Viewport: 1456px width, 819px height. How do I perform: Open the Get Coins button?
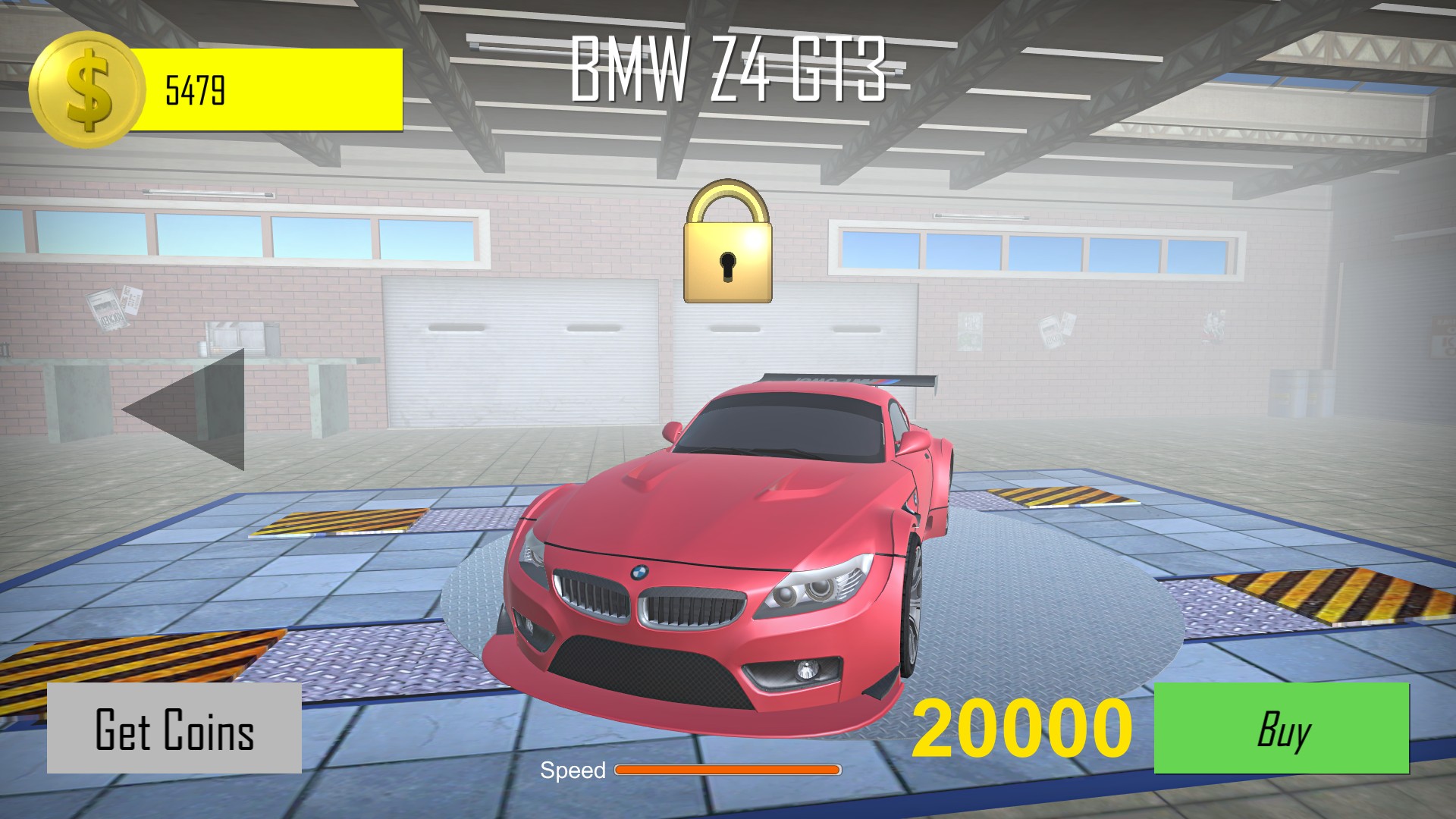(174, 729)
